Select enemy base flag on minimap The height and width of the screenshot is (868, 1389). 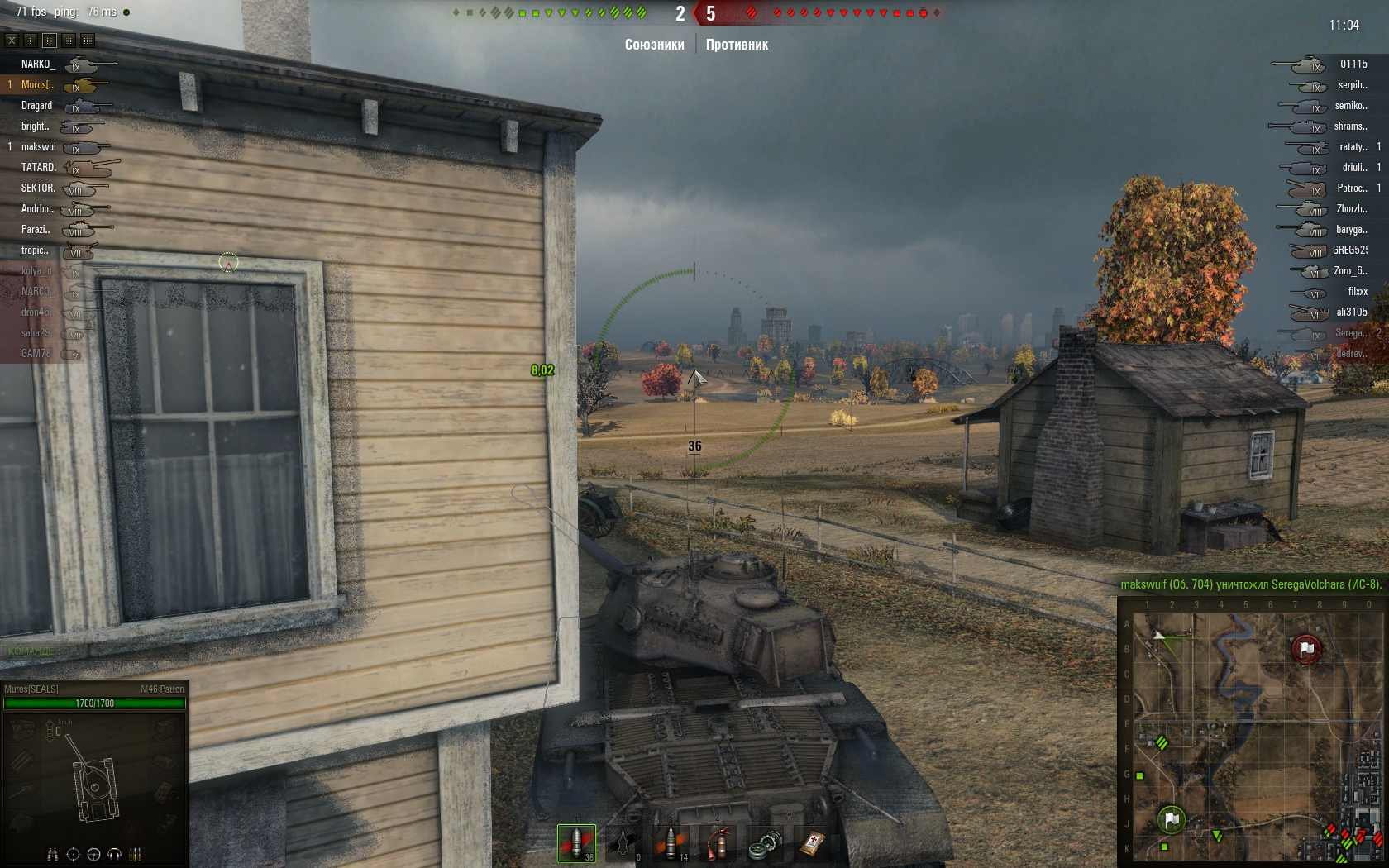tap(1306, 650)
